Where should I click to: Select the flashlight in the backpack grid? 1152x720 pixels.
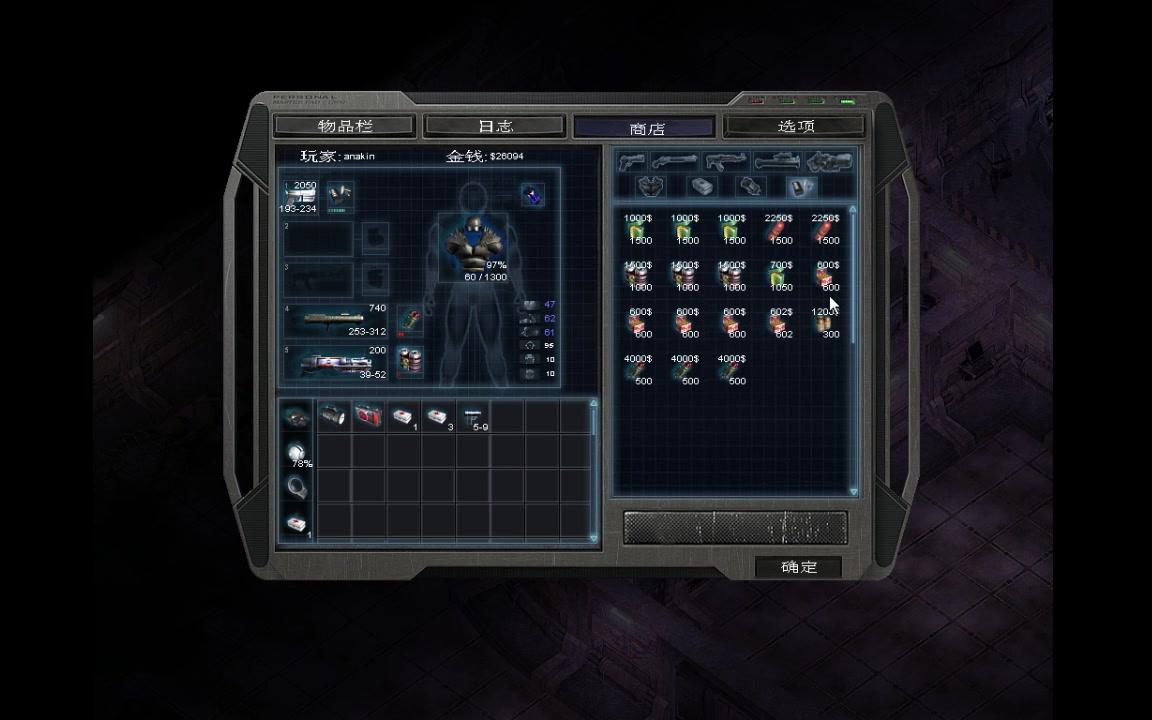point(333,416)
